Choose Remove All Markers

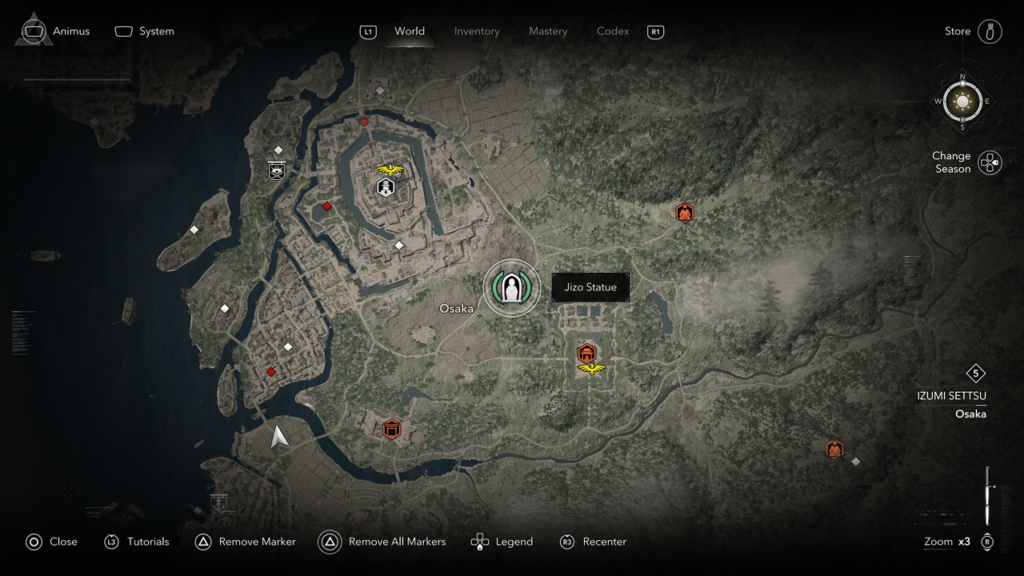[383, 542]
